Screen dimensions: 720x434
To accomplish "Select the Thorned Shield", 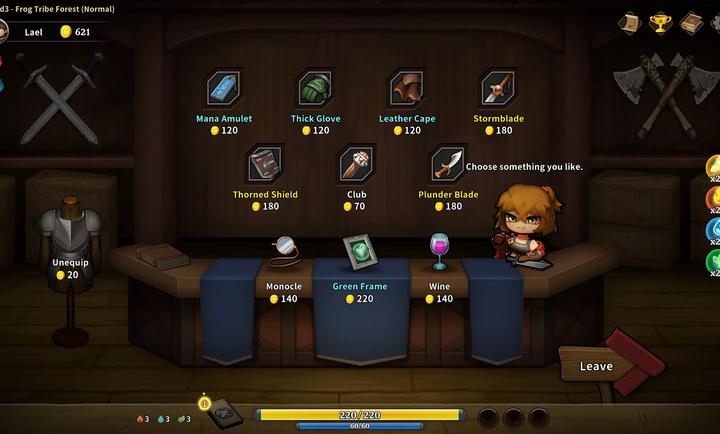I will [265, 164].
